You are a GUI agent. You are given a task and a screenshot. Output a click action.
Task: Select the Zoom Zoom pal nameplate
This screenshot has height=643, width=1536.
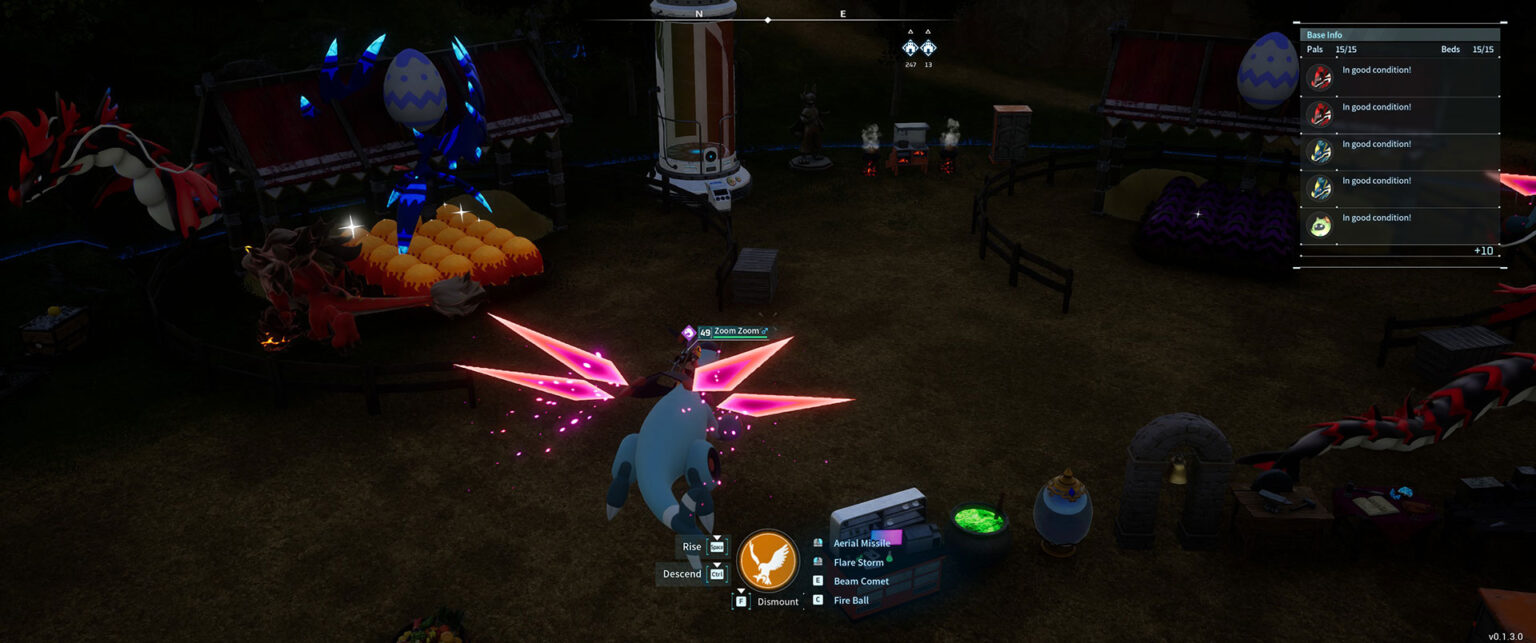click(x=740, y=331)
